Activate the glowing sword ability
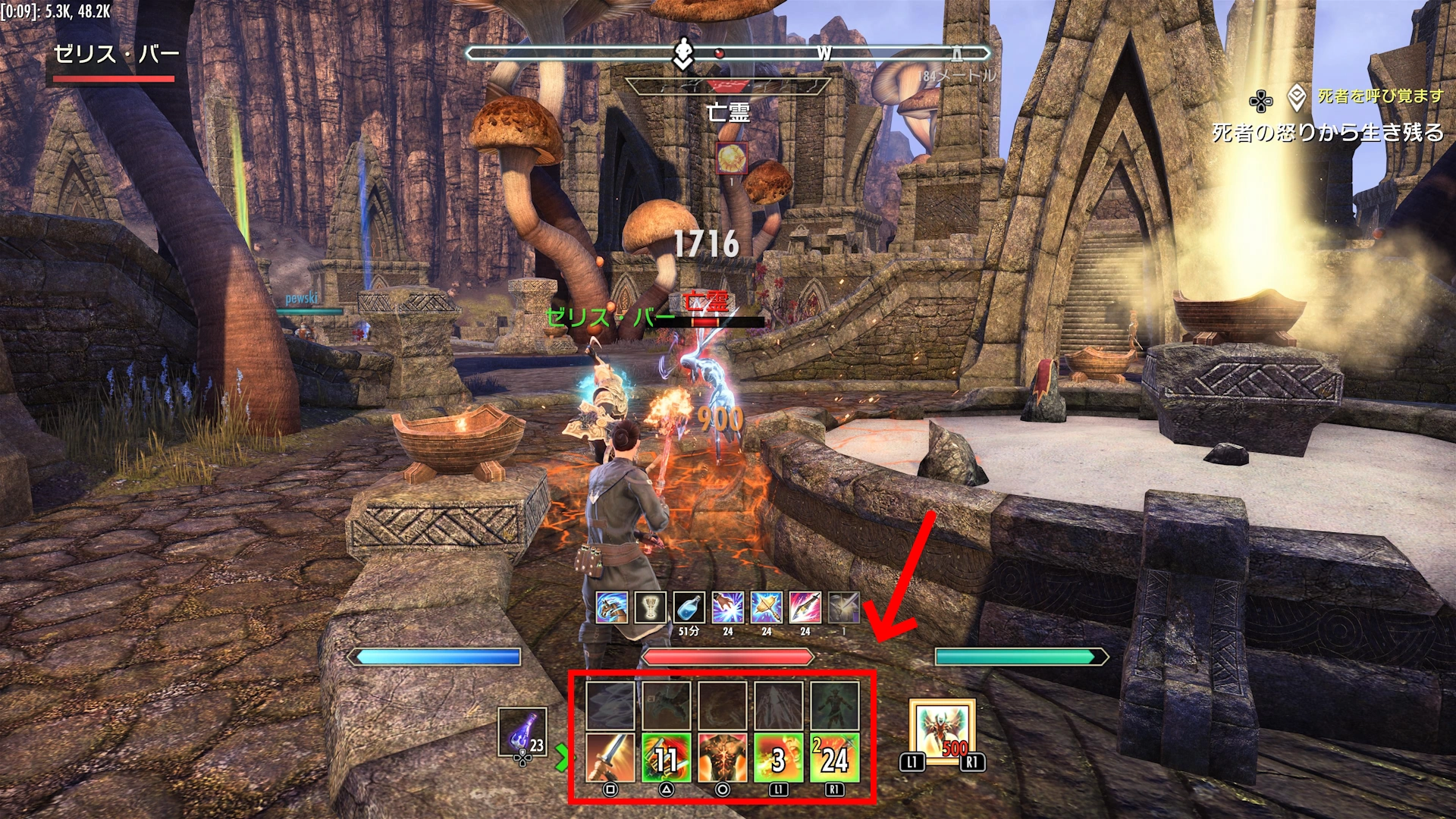1456x819 pixels. pyautogui.click(x=610, y=758)
